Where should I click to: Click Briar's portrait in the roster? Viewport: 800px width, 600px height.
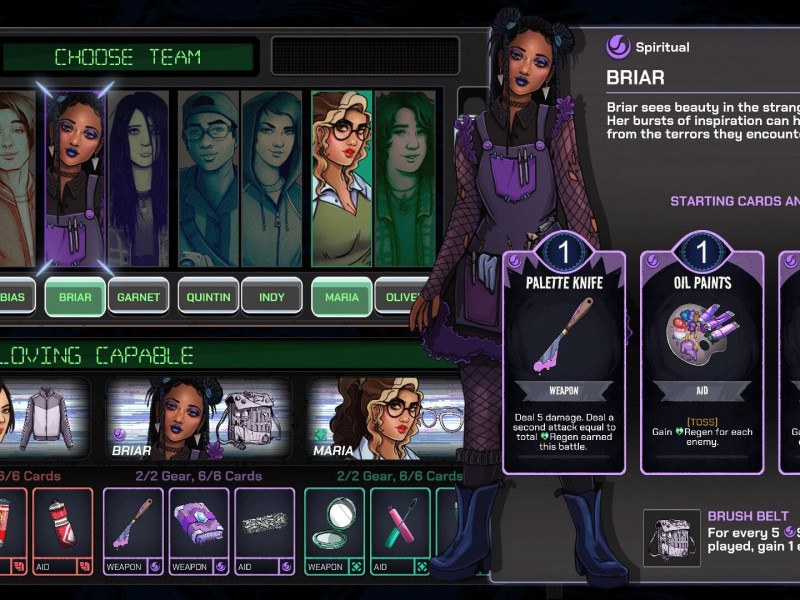[x=75, y=180]
